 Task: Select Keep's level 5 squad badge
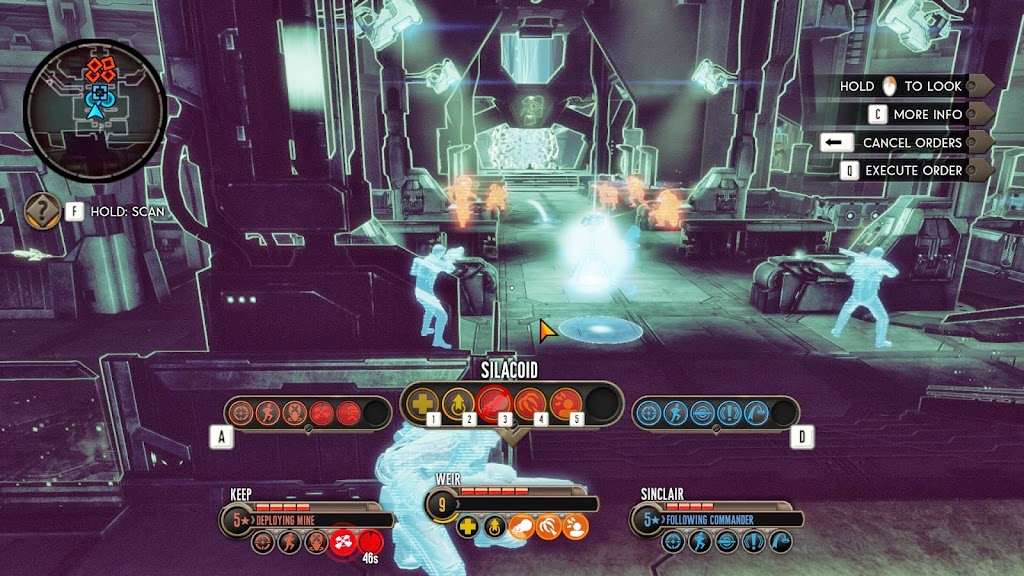[x=239, y=520]
